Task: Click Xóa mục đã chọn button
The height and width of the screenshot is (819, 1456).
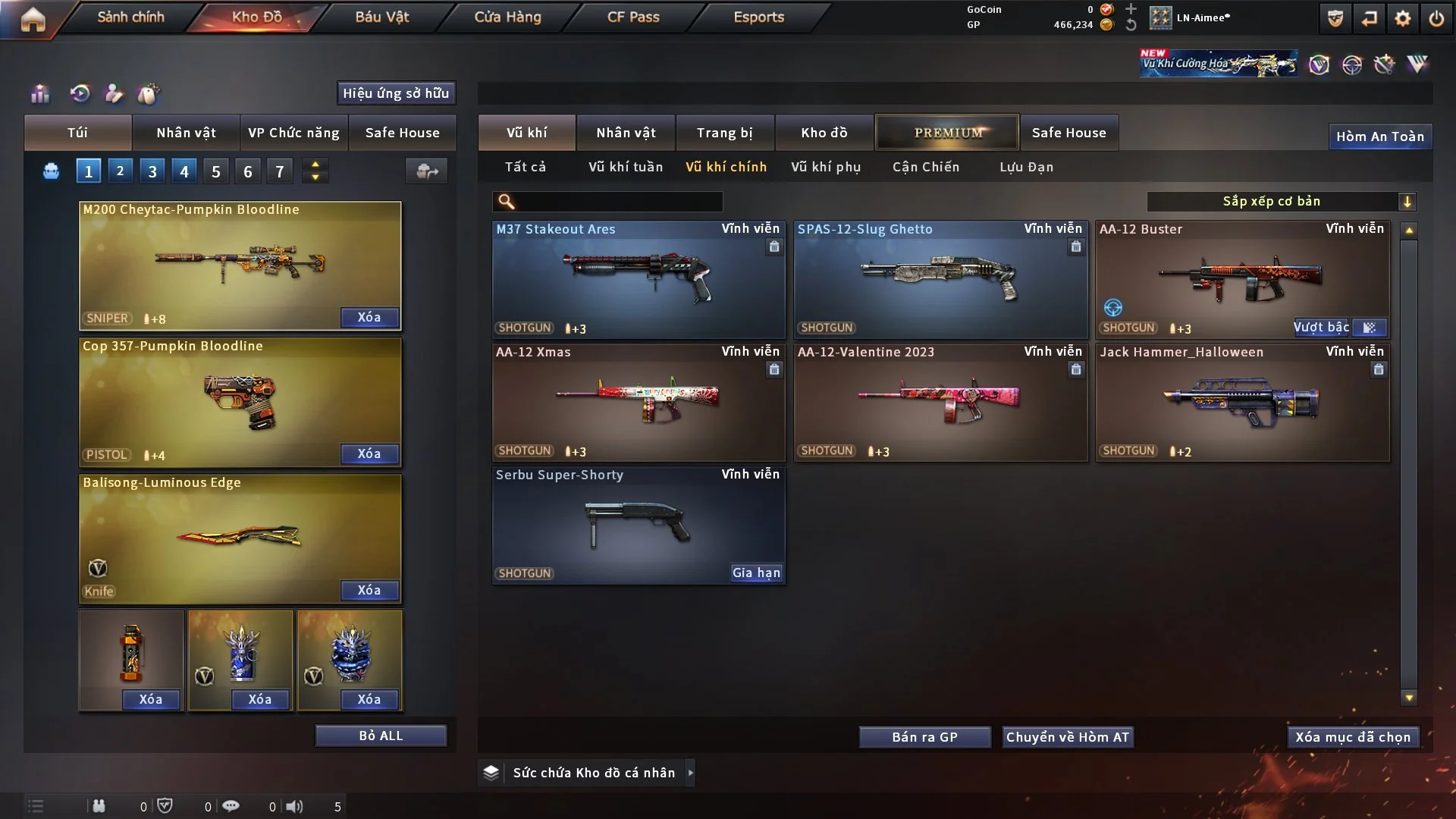Action: pyautogui.click(x=1353, y=737)
